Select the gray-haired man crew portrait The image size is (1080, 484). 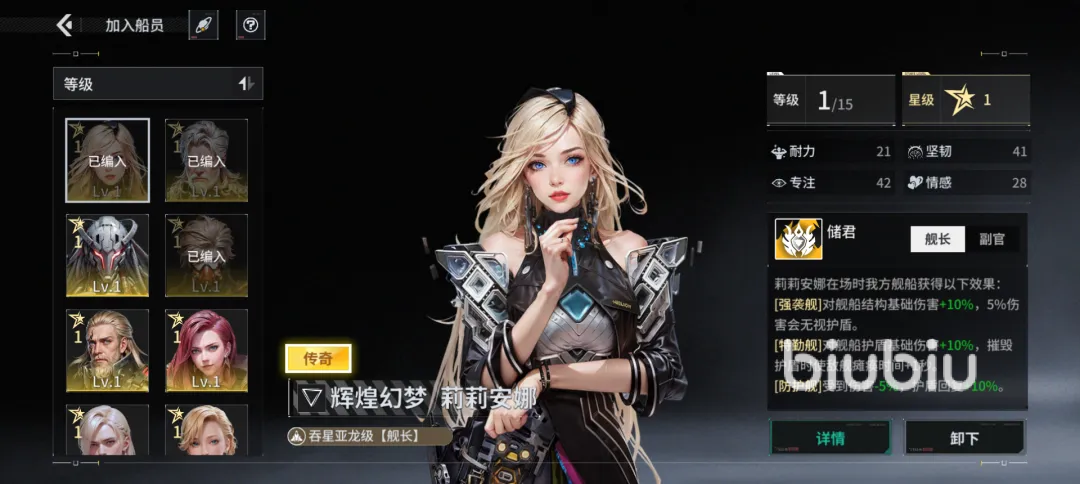point(206,160)
